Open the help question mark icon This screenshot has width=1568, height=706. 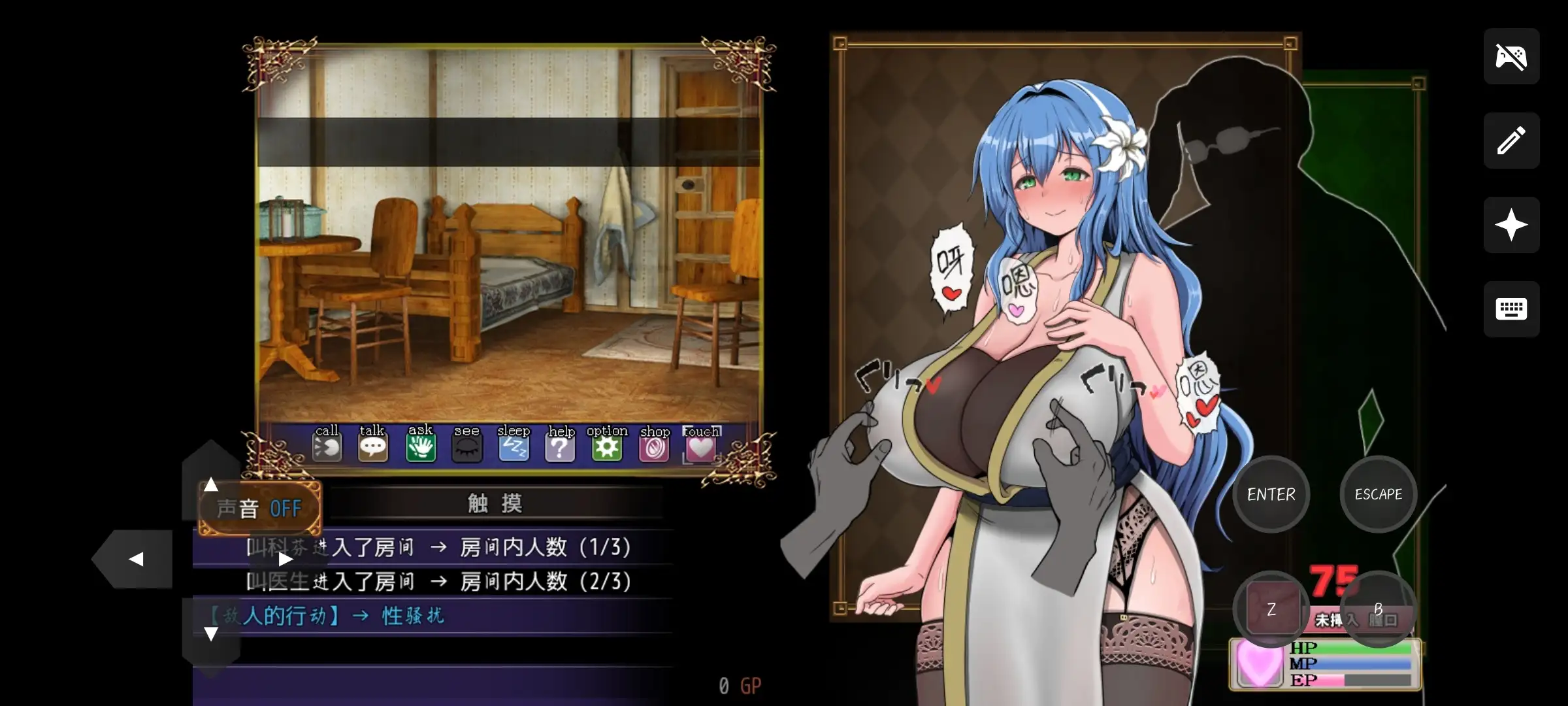pos(561,447)
